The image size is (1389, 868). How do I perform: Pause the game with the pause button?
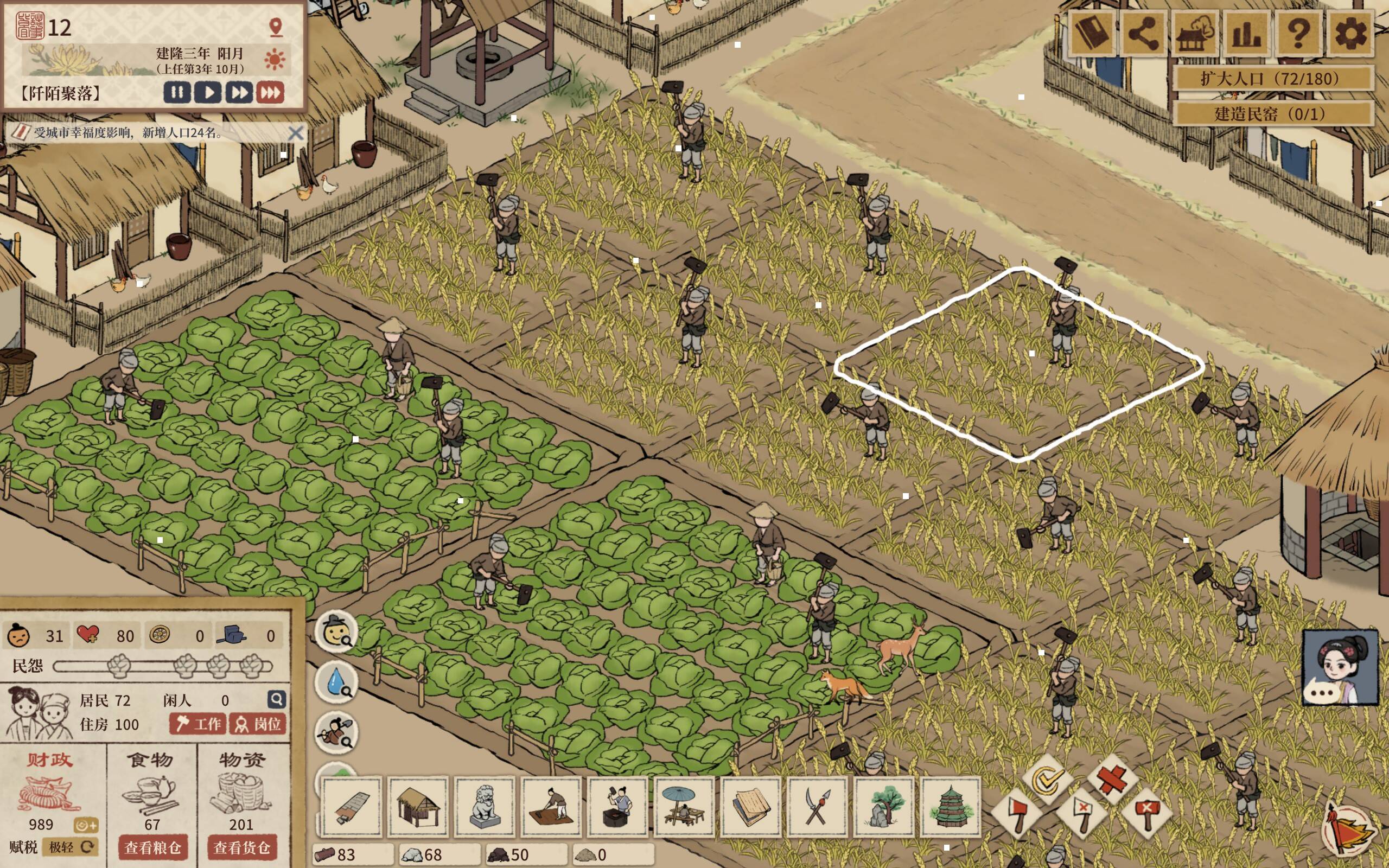177,92
